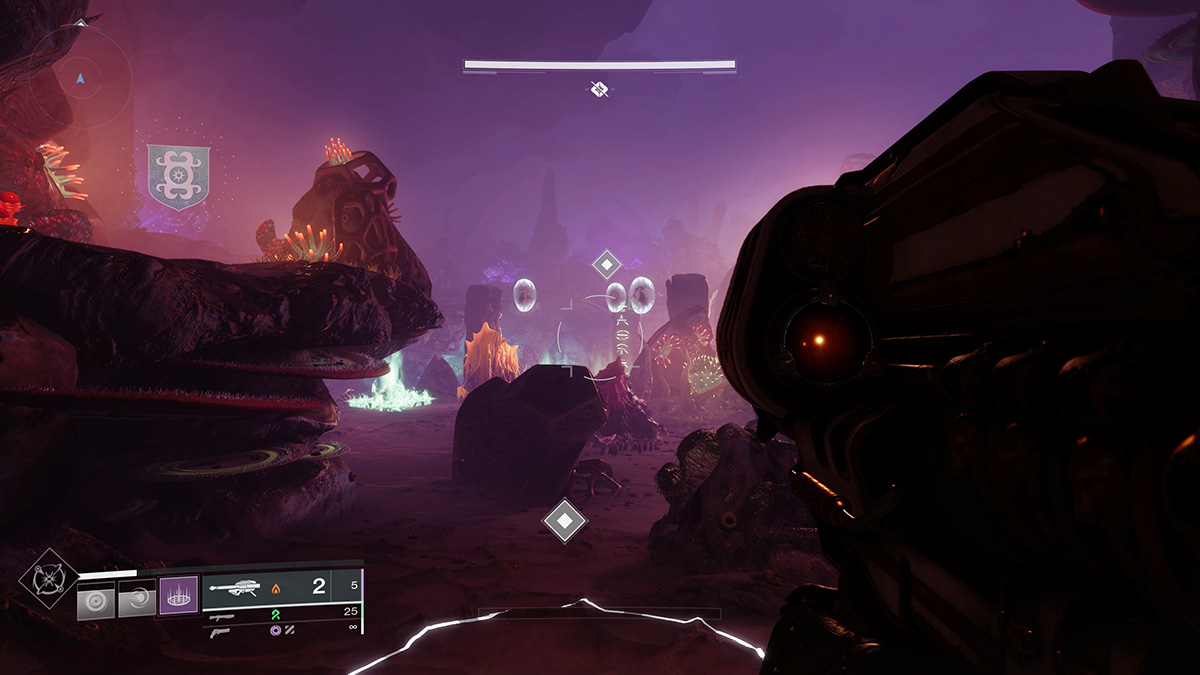Click the circular radar in the corner
The height and width of the screenshot is (675, 1200).
[x=79, y=75]
